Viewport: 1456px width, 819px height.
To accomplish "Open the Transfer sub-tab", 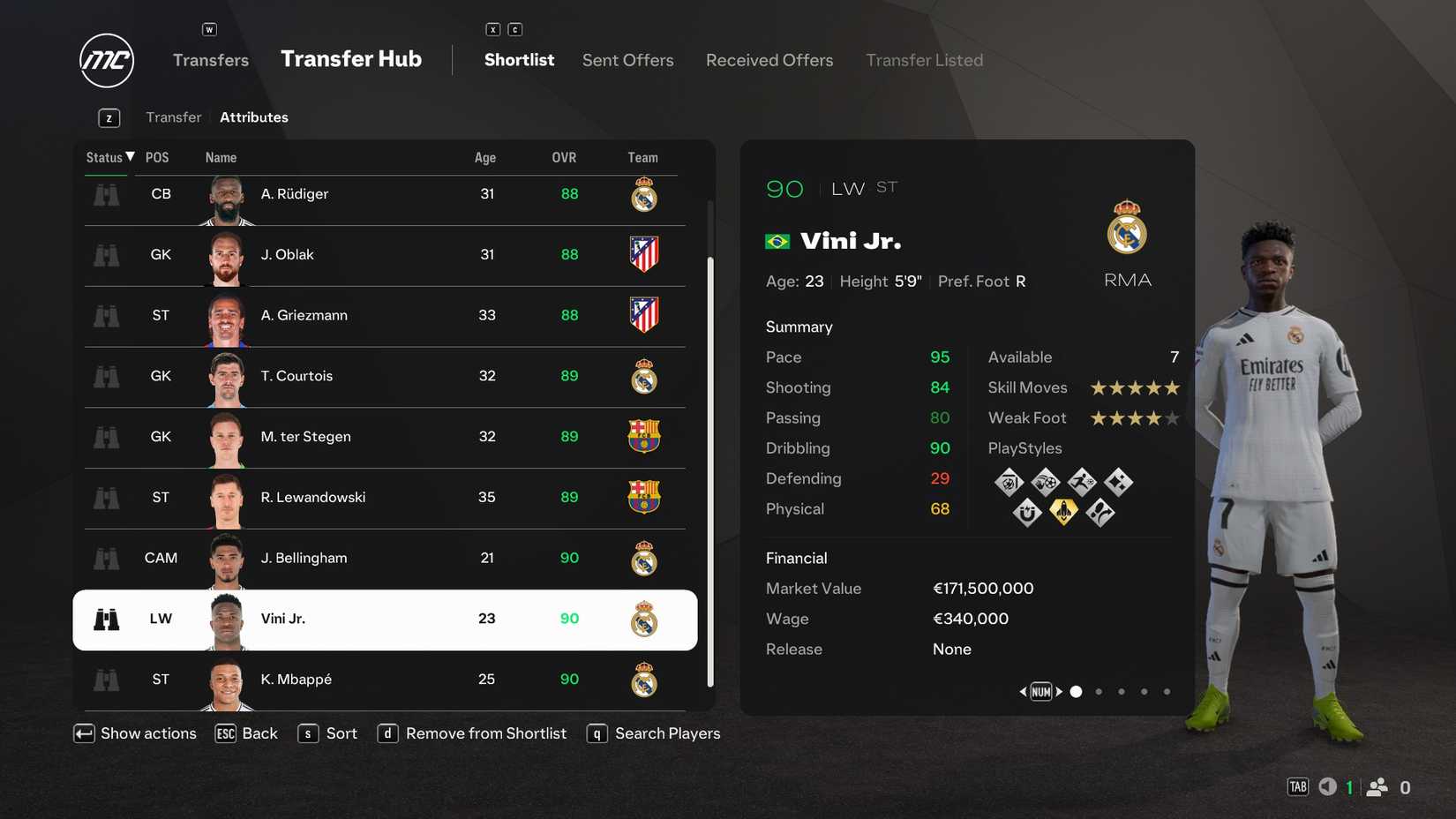I will pos(173,116).
